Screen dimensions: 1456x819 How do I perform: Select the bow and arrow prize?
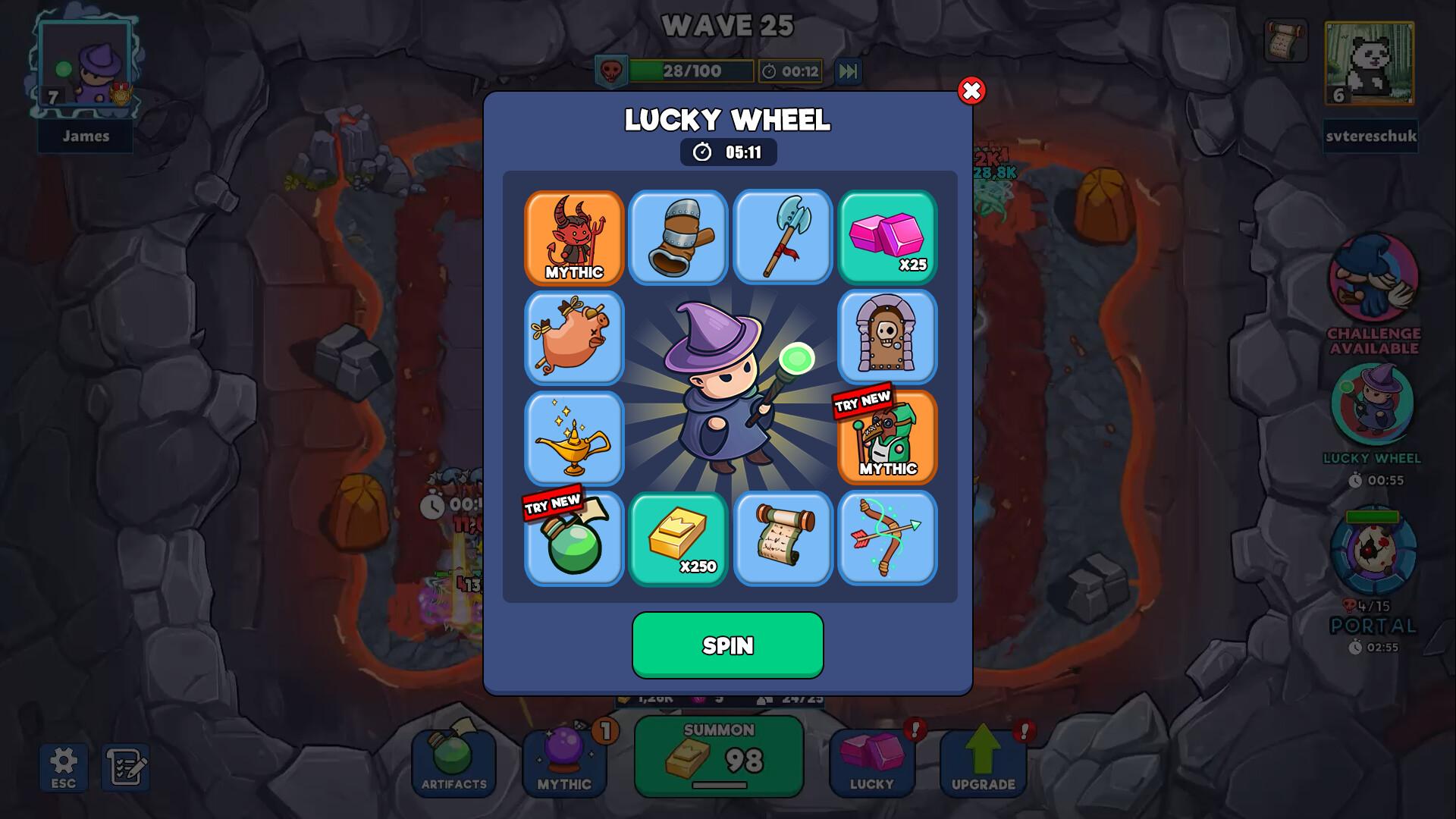coord(887,539)
